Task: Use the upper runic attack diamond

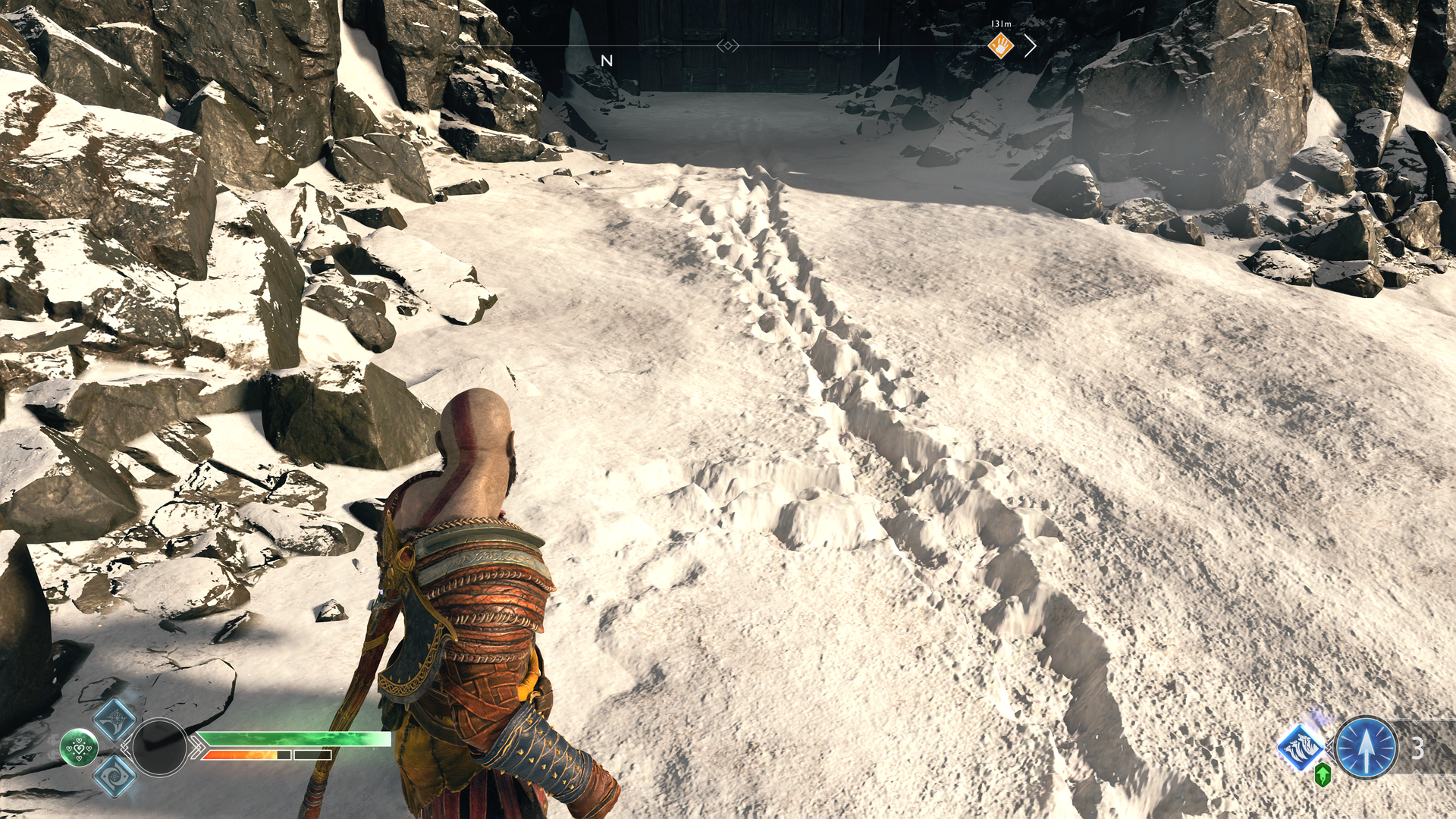Action: point(115,717)
